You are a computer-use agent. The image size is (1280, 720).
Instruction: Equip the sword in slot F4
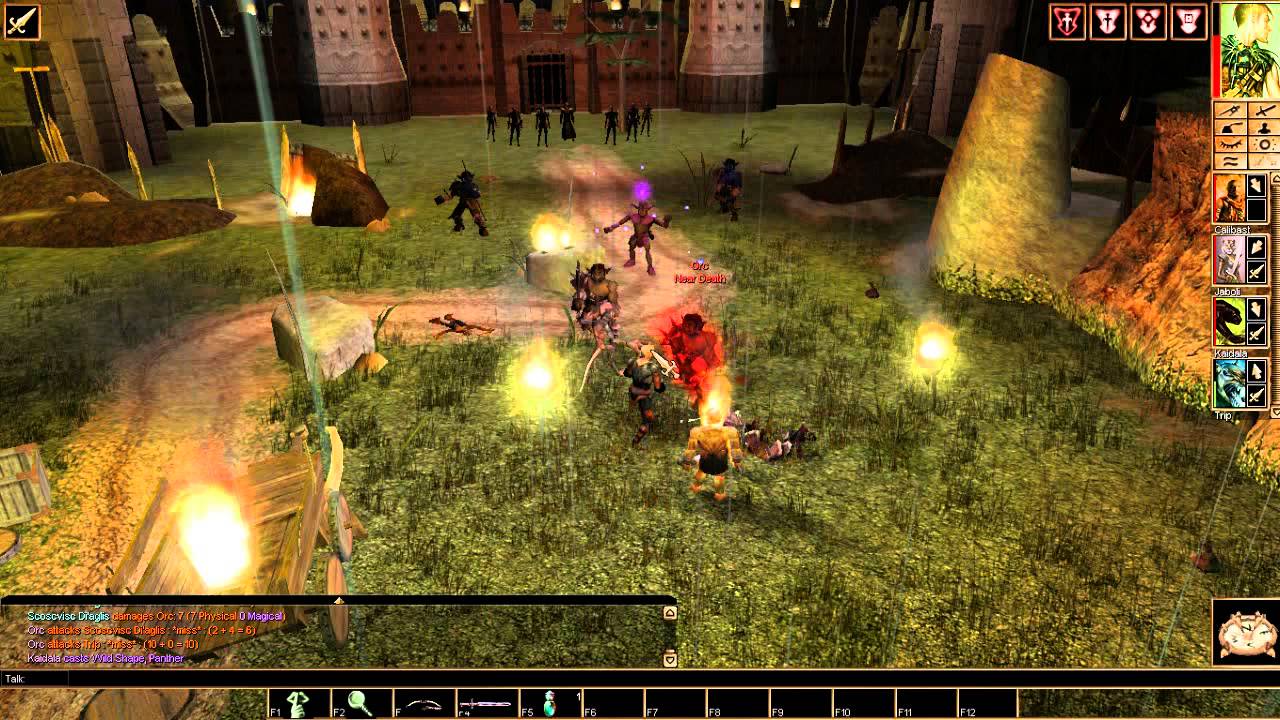(x=486, y=703)
